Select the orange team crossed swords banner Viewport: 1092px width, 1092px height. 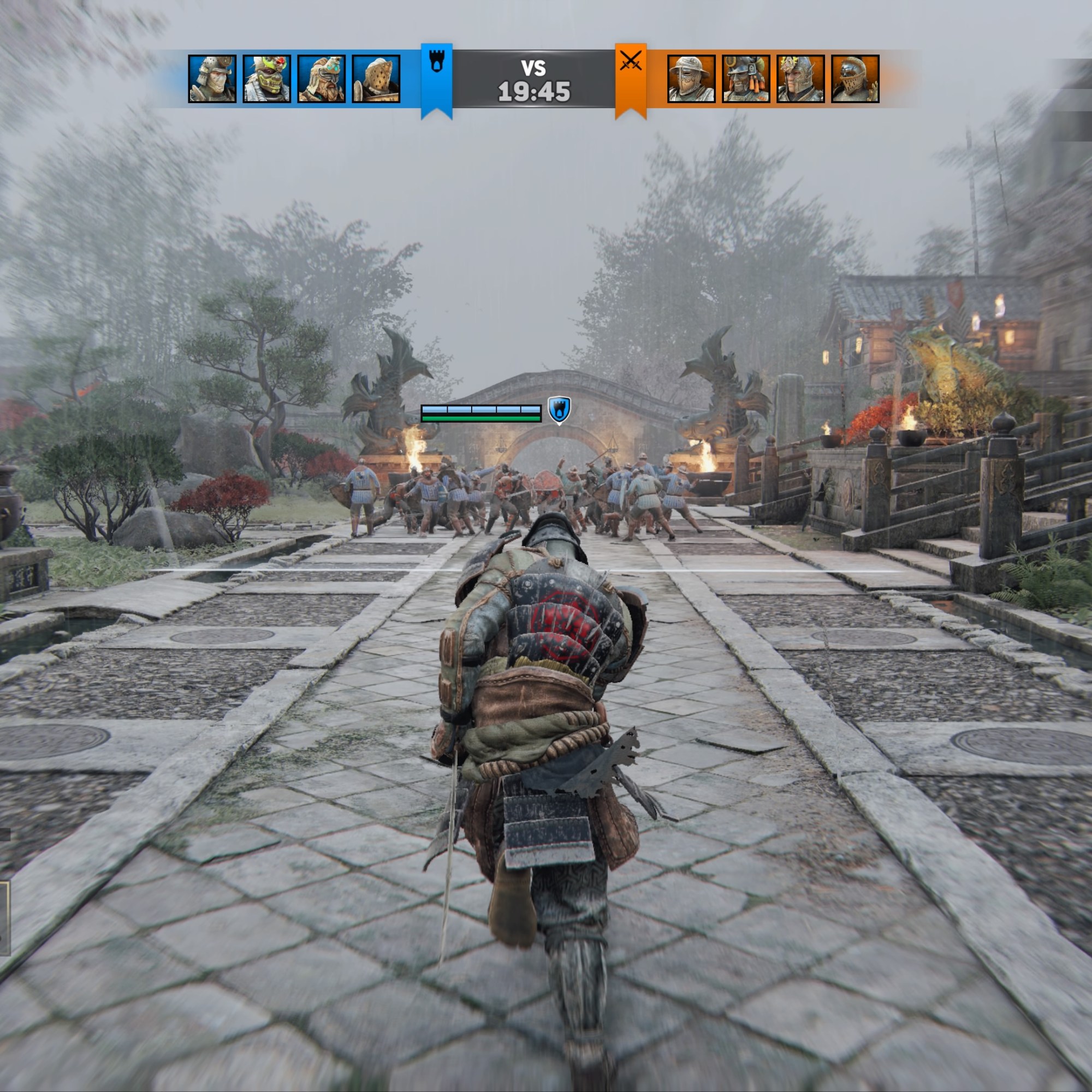(x=630, y=78)
